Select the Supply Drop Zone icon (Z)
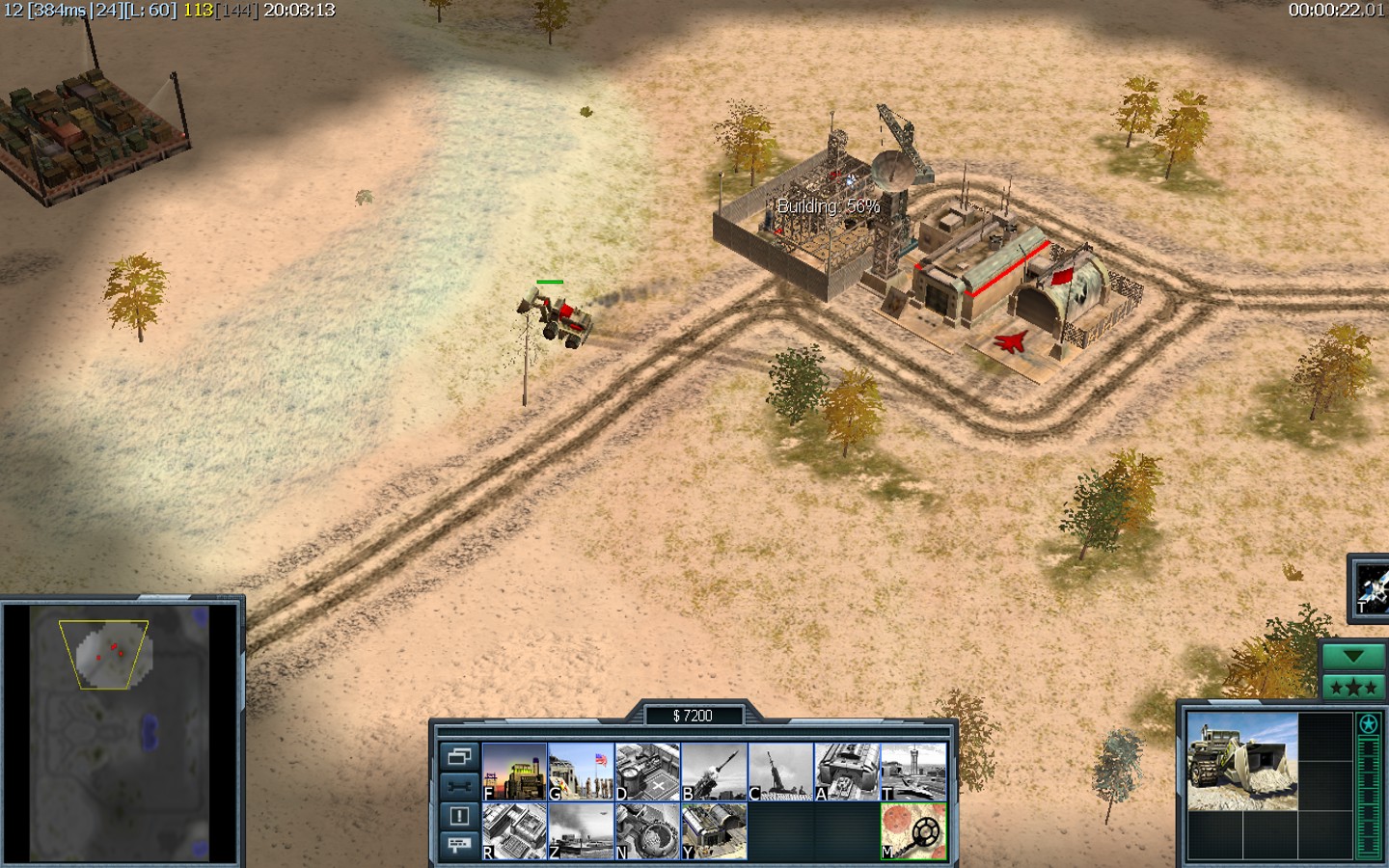1389x868 pixels. pos(581,831)
